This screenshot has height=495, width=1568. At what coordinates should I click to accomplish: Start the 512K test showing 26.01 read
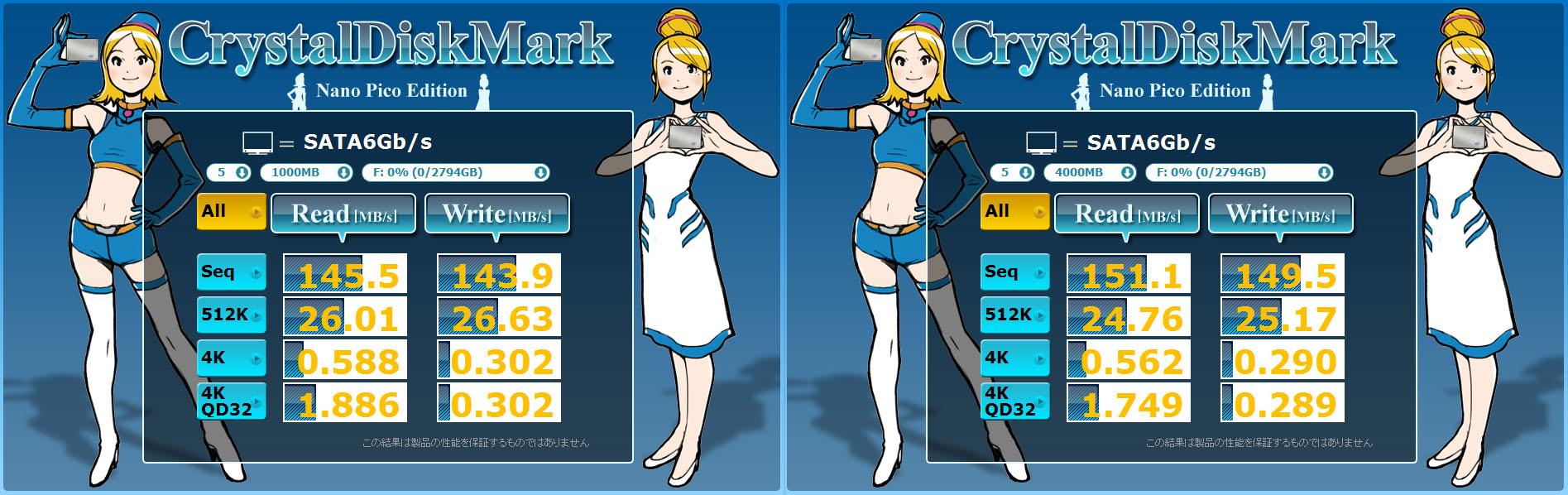click(x=231, y=315)
